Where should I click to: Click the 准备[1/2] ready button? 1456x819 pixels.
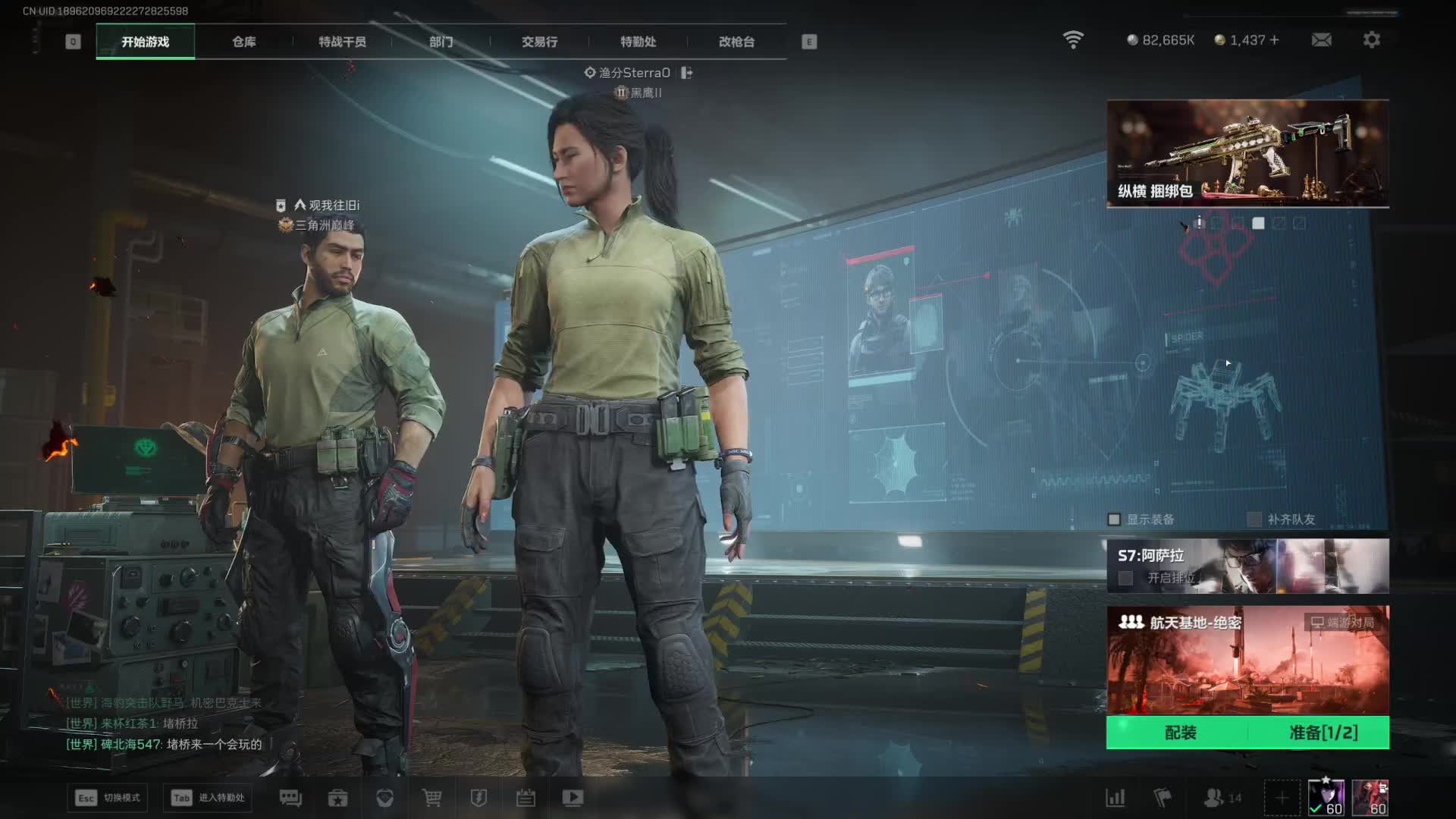point(1323,733)
